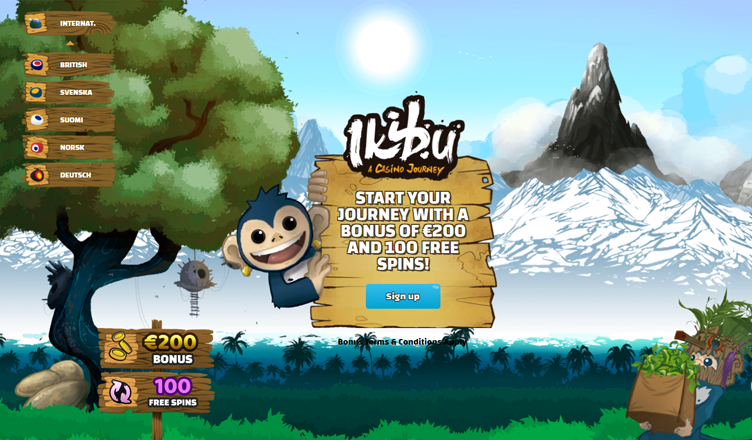Change language to Deutsch
This screenshot has width=752, height=440.
click(x=68, y=175)
